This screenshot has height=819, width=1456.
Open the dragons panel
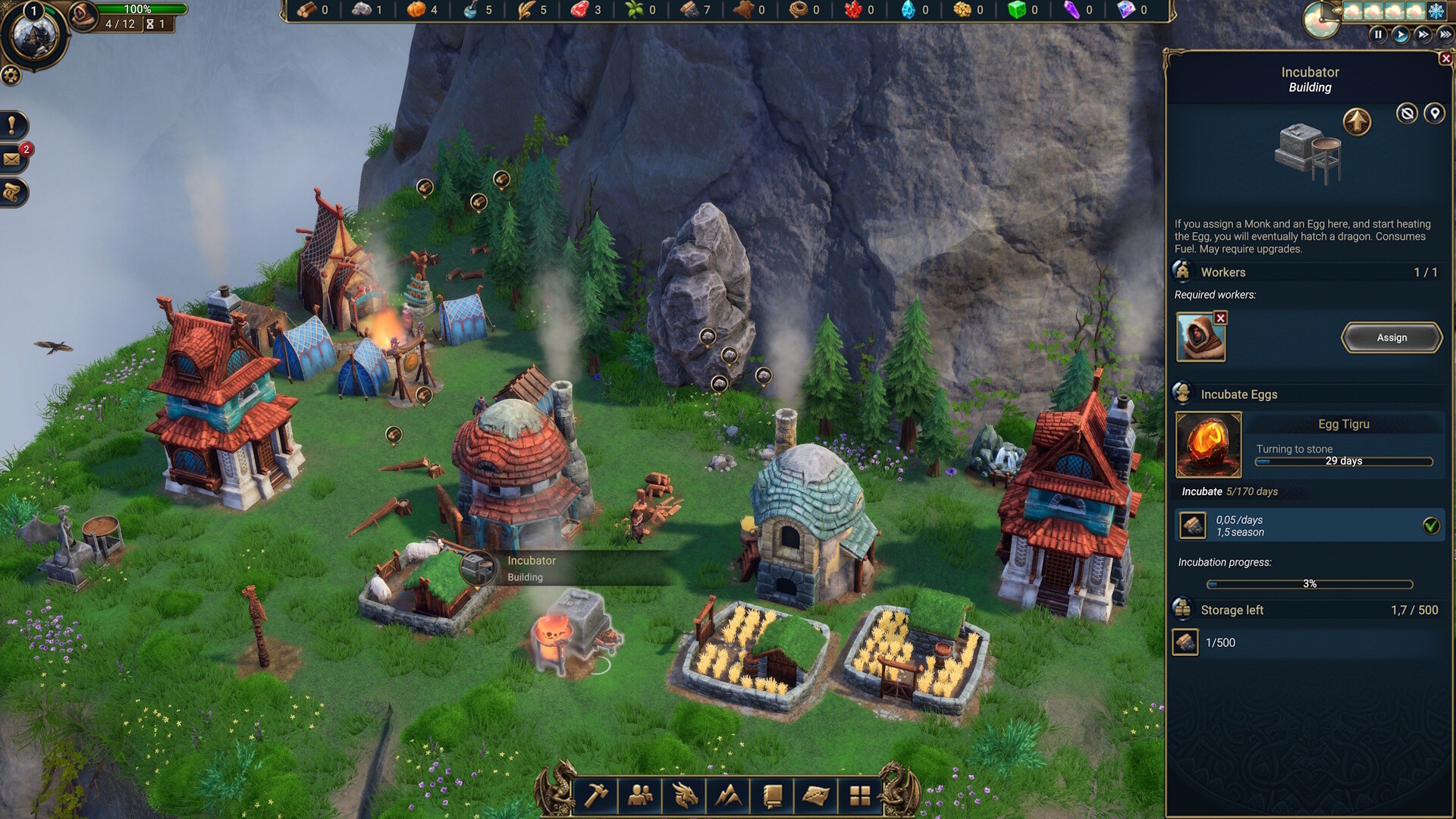pos(685,795)
